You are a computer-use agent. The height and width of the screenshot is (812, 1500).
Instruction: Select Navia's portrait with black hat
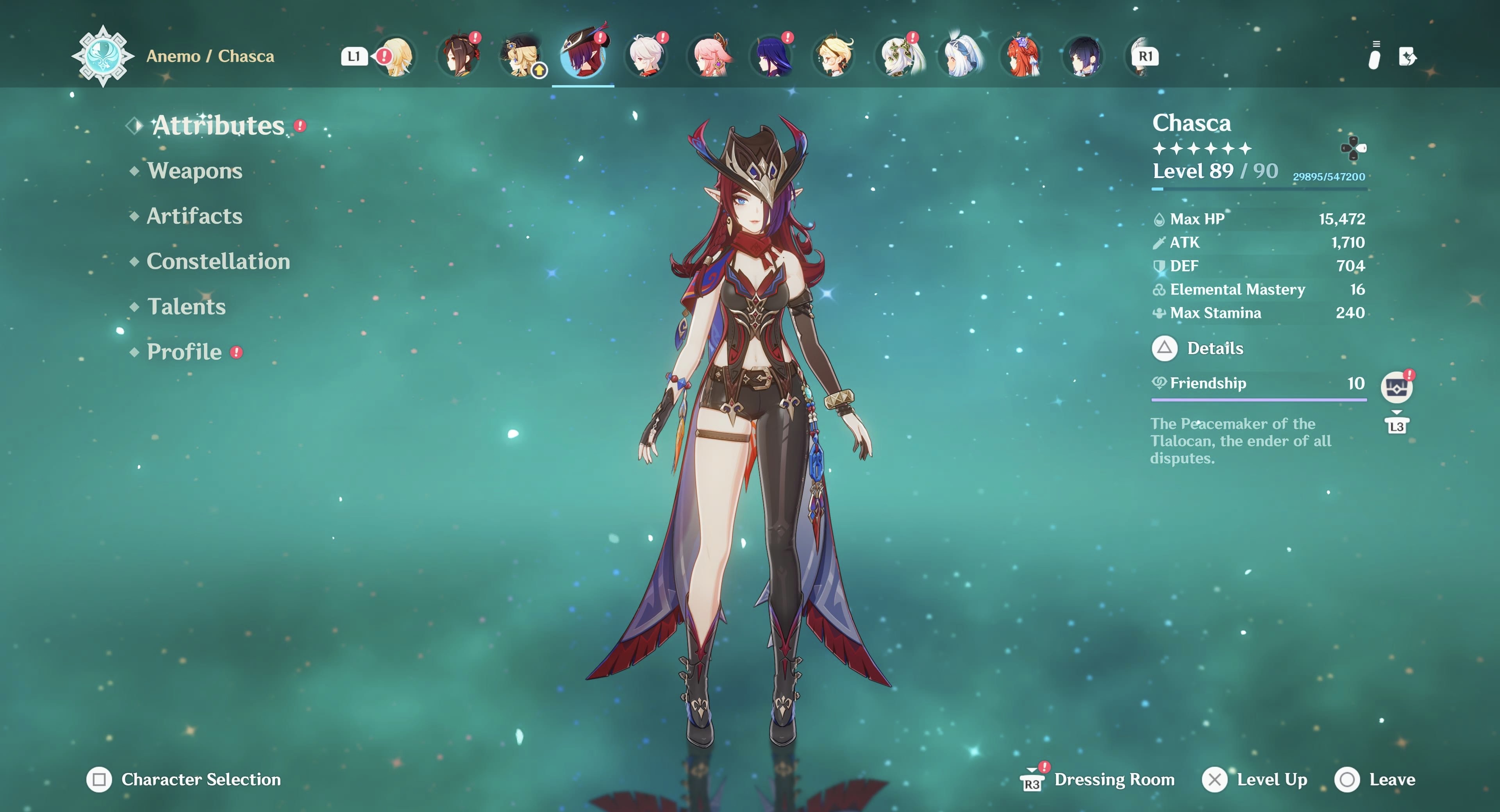pos(521,57)
